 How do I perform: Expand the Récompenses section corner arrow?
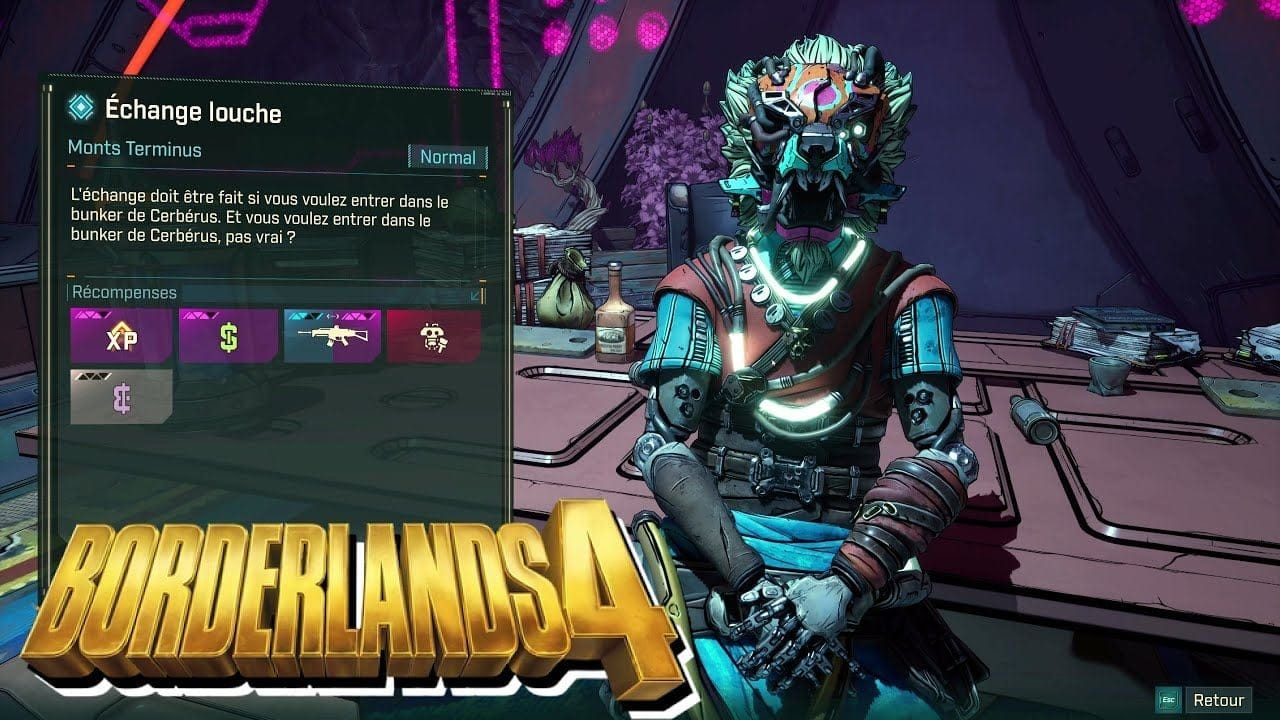point(475,295)
